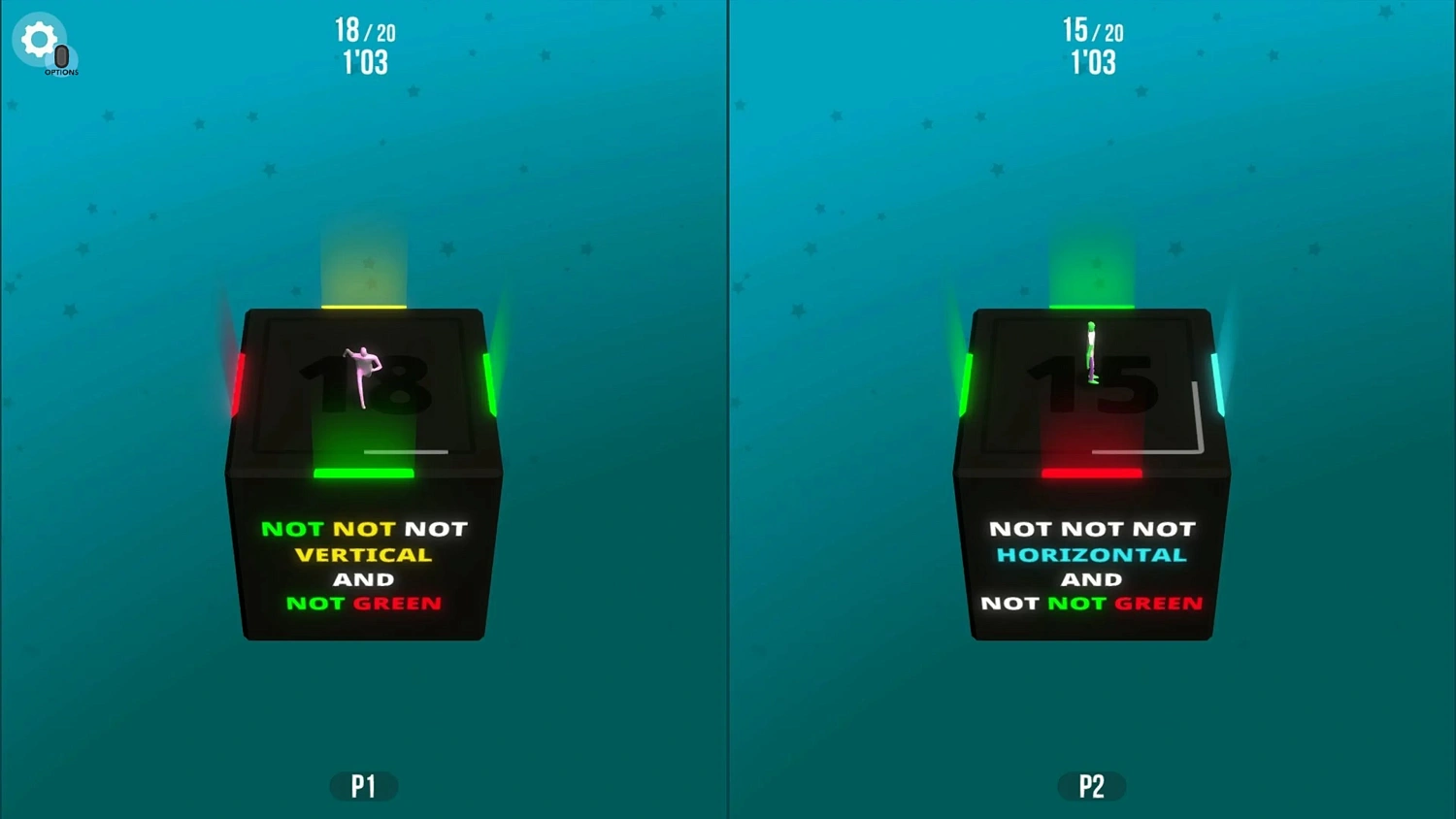Viewport: 1456px width, 819px height.
Task: Select the character standing on P1's cube
Action: [x=363, y=374]
